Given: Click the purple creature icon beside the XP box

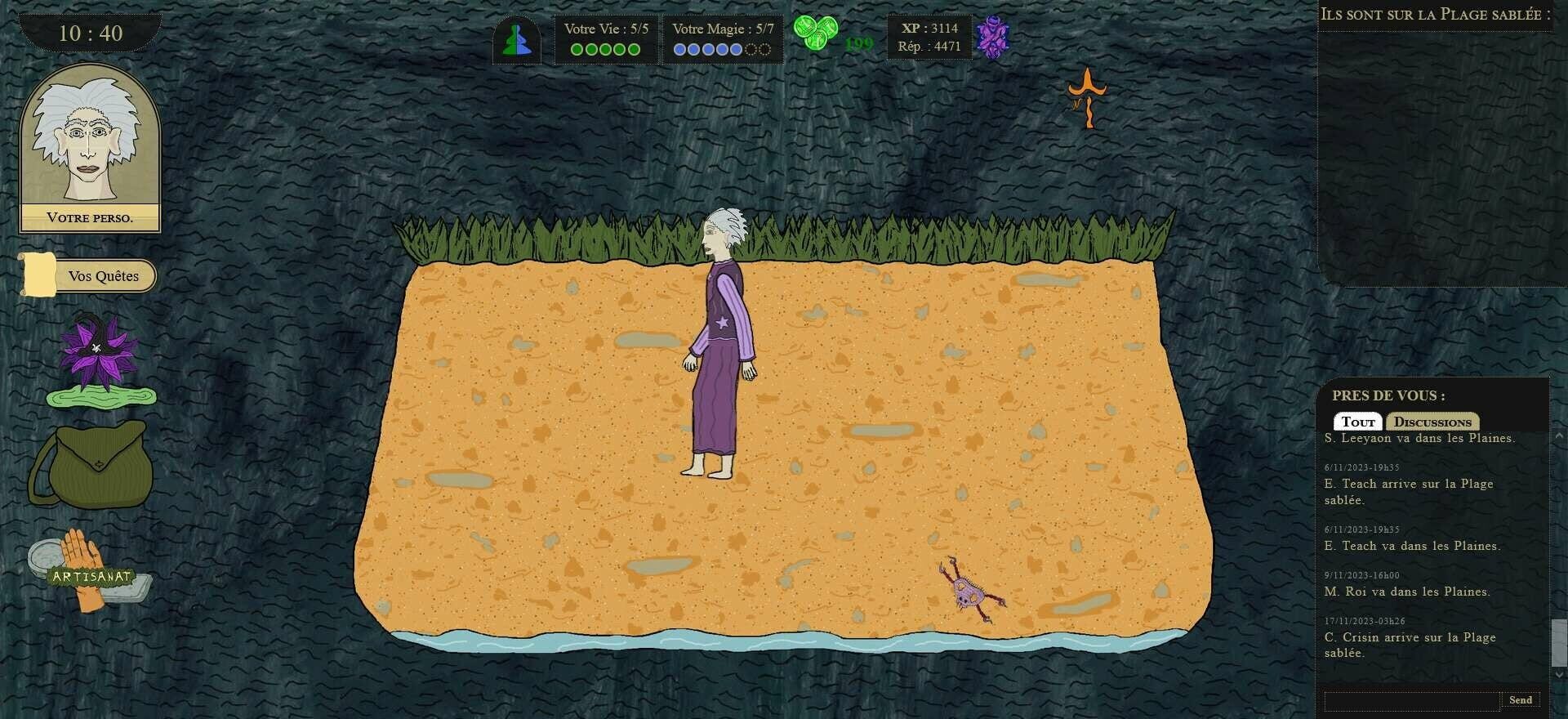Looking at the screenshot, I should click(x=992, y=38).
